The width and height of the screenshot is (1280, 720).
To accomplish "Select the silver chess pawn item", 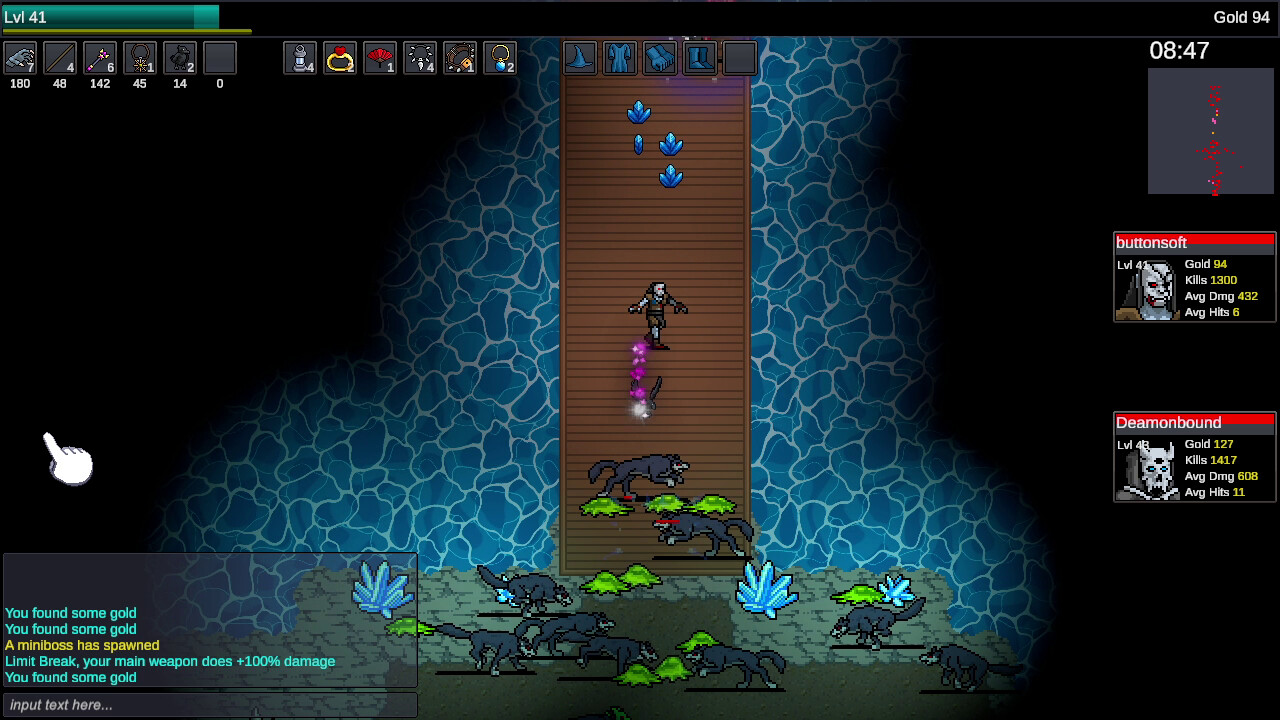I will pyautogui.click(x=300, y=59).
